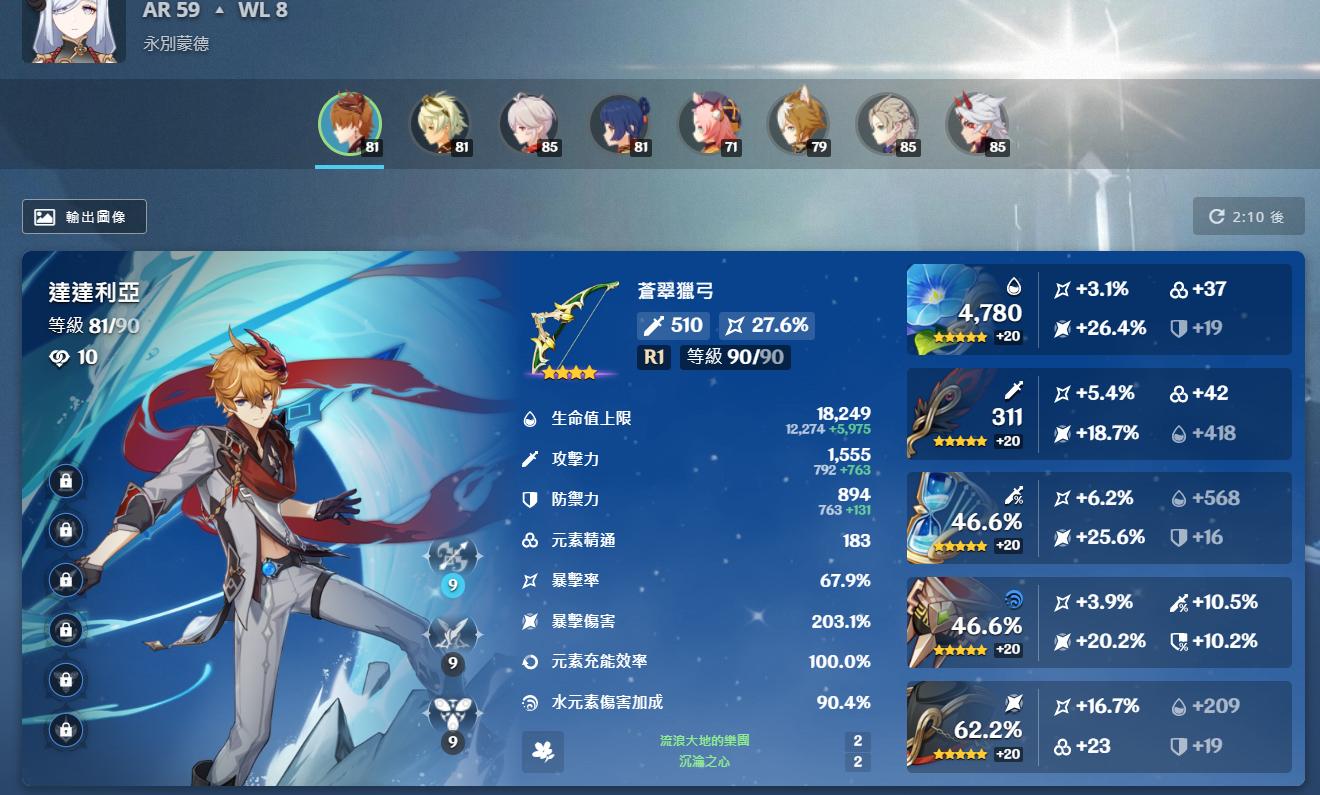Click the player profile portrait
The image size is (1320, 795).
(x=75, y=30)
